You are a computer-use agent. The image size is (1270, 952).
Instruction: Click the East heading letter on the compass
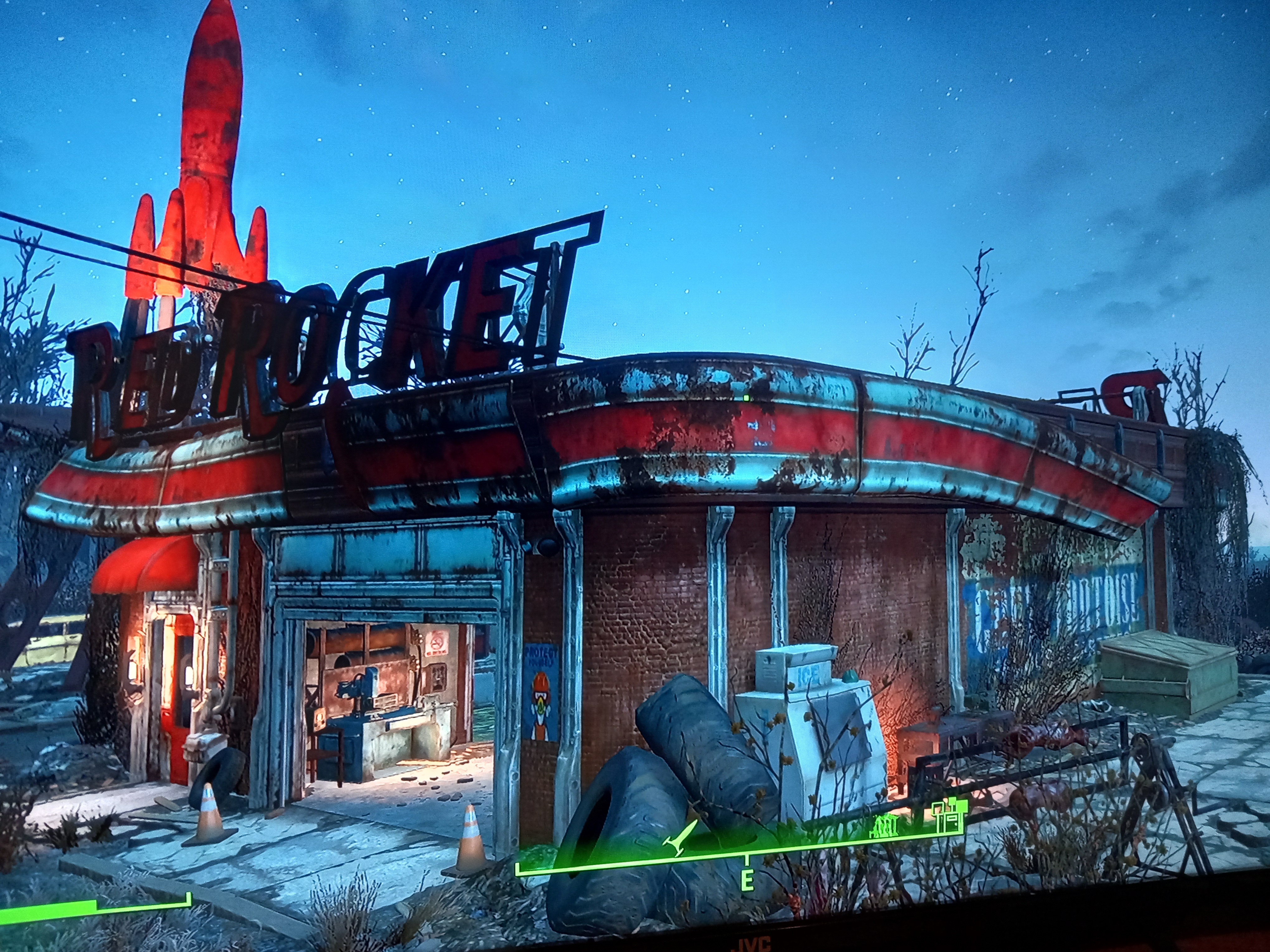click(747, 880)
